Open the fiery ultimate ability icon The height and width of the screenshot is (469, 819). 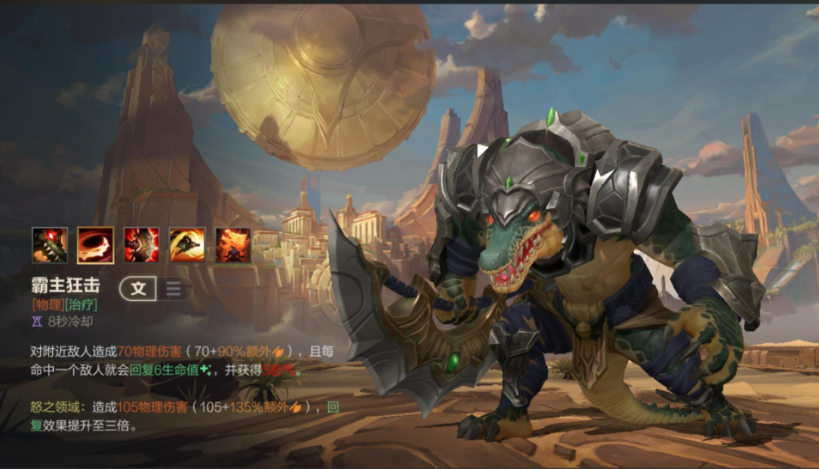(x=232, y=245)
